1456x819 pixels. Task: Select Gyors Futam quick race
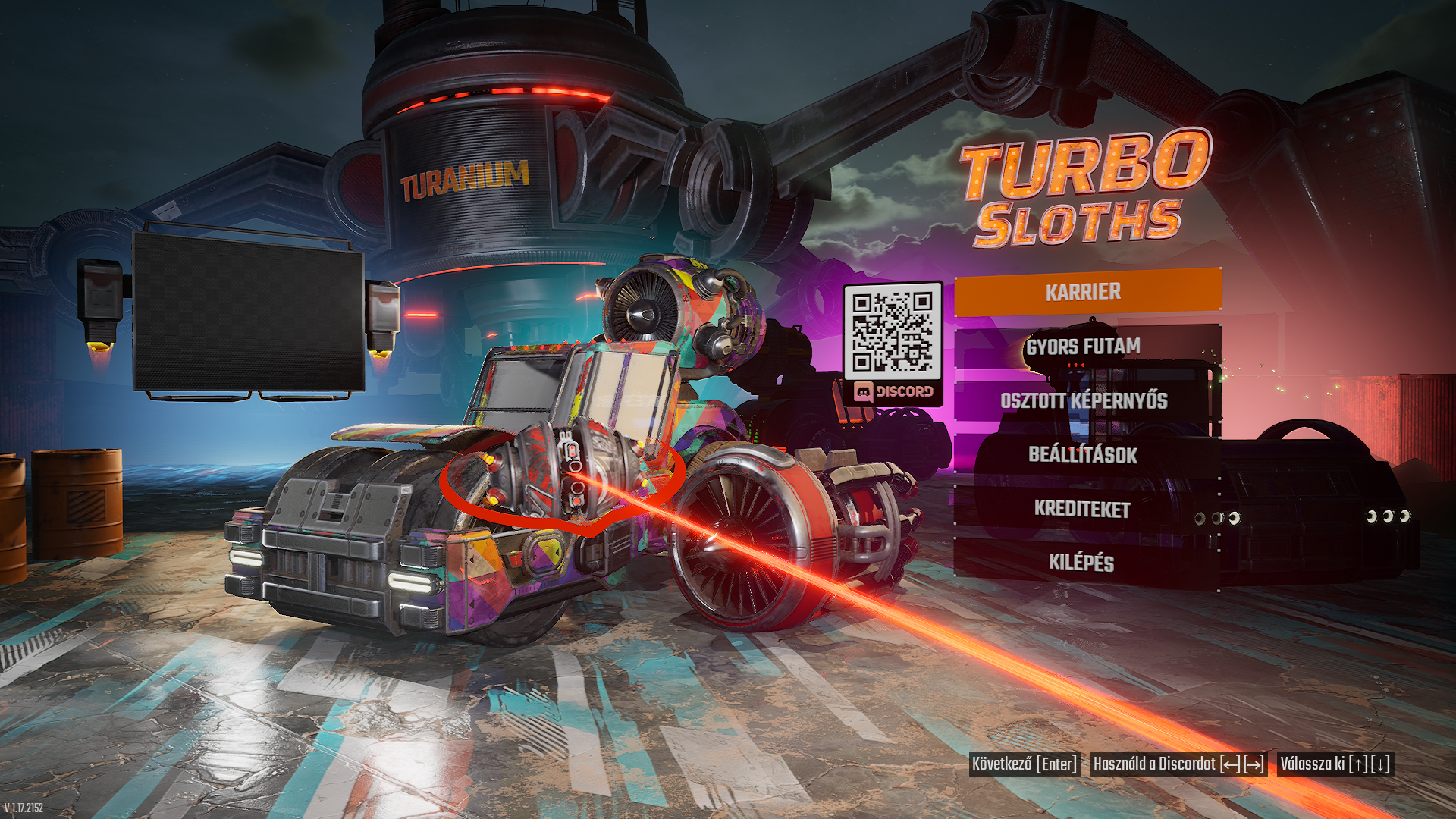(1087, 347)
